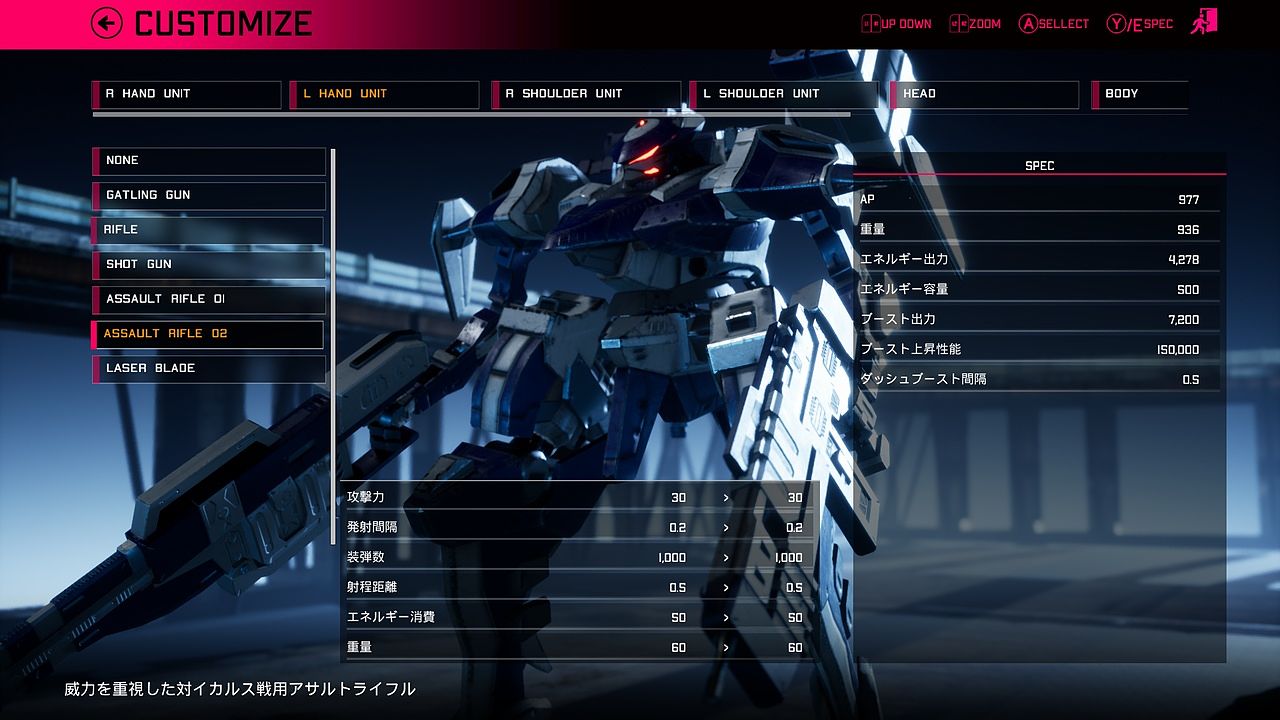
Task: Click the highlighted ASSAULT RIFLE 02 entry
Action: point(208,333)
